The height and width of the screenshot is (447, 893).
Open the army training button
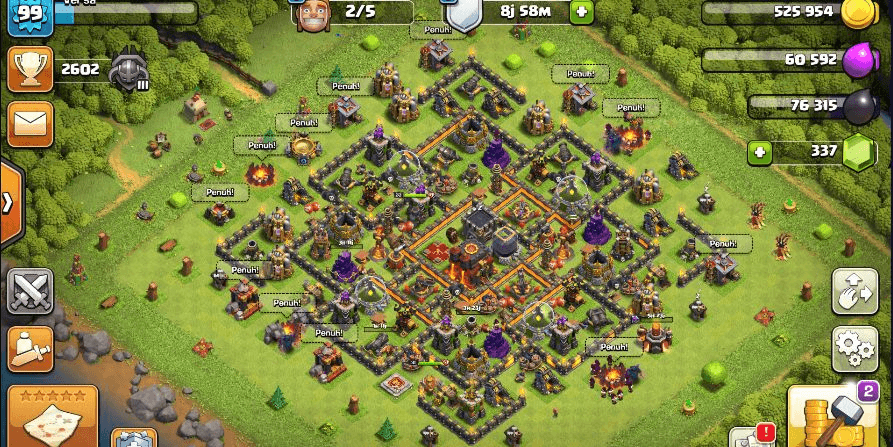tap(30, 348)
